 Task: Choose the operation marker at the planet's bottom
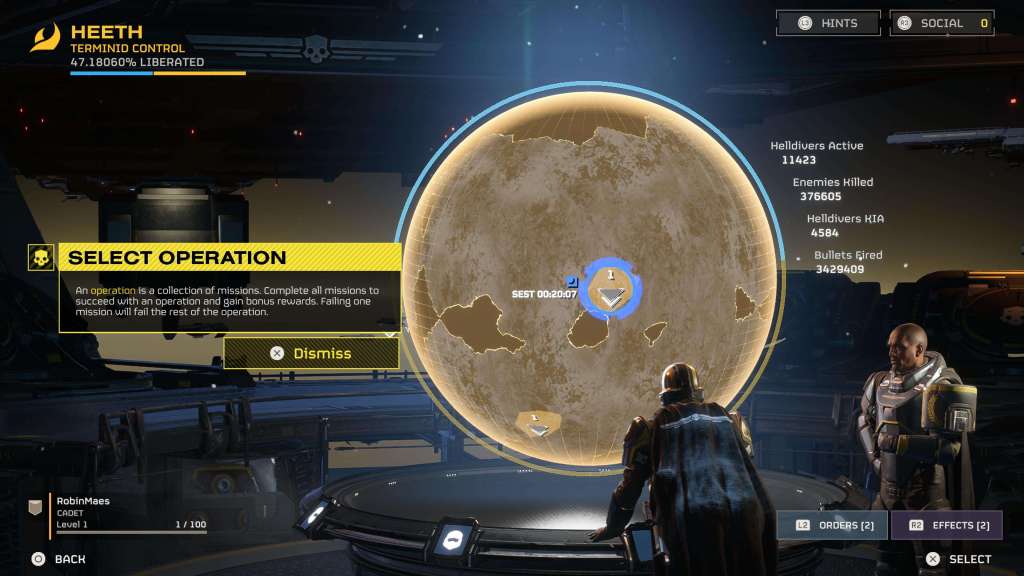538,425
